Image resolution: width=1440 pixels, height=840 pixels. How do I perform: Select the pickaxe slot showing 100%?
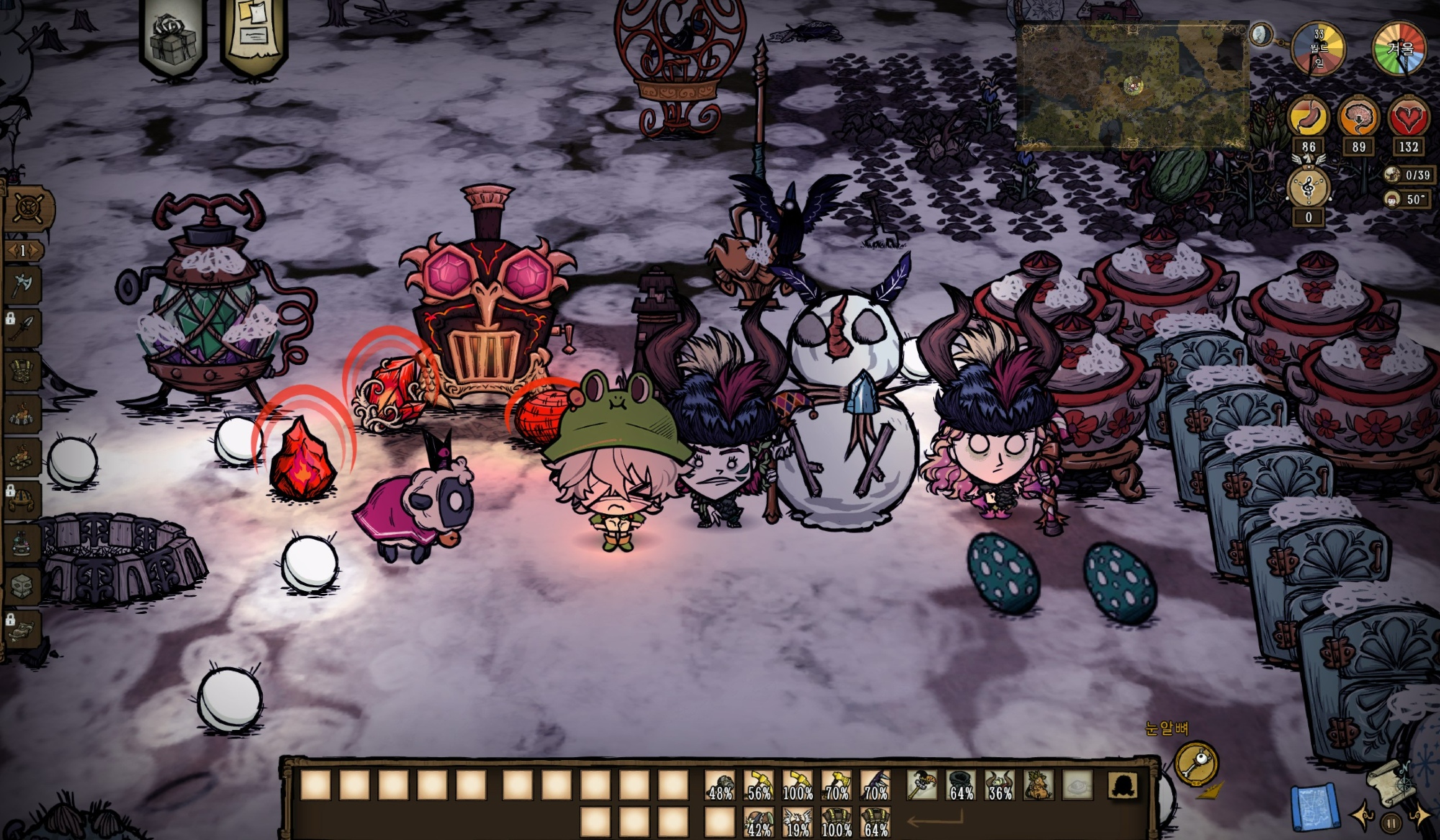798,786
